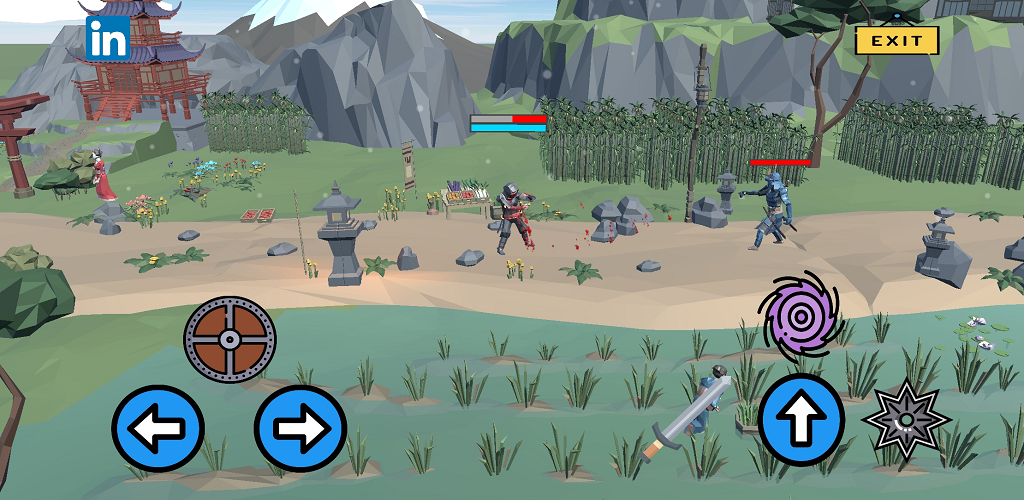Activate the round shield block button
Image resolution: width=1024 pixels, height=500 pixels.
tap(229, 340)
